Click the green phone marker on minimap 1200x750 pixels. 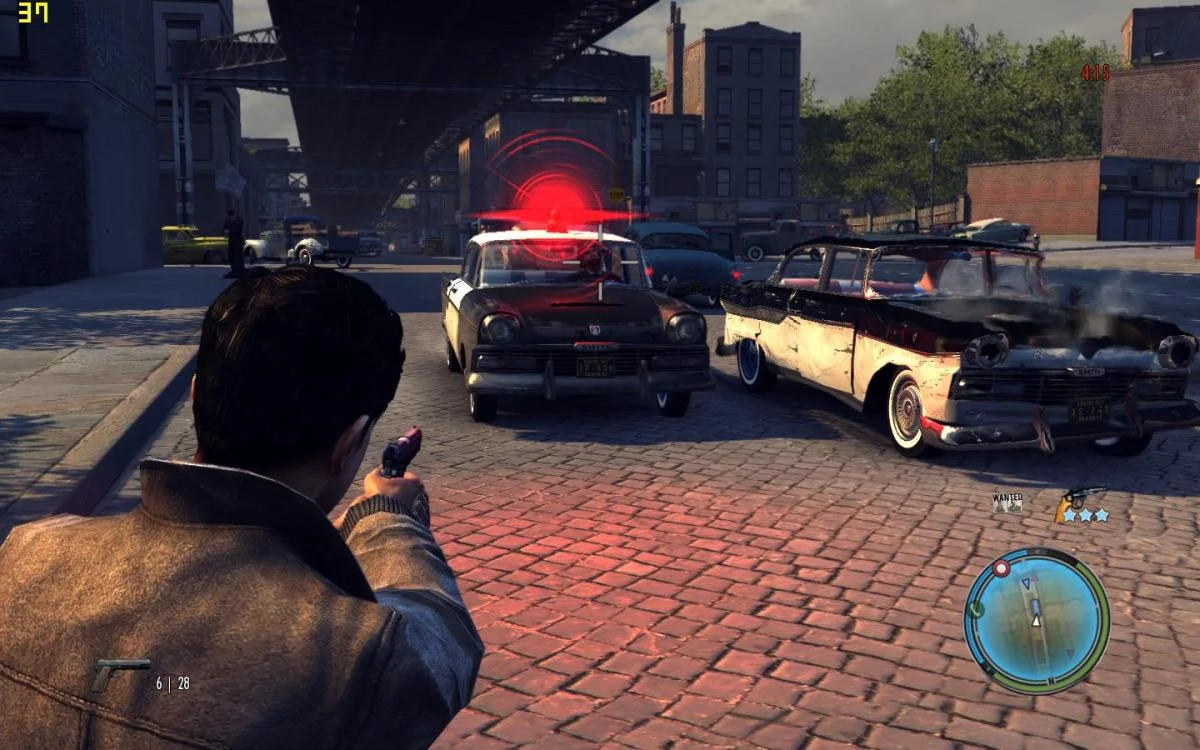[x=977, y=608]
